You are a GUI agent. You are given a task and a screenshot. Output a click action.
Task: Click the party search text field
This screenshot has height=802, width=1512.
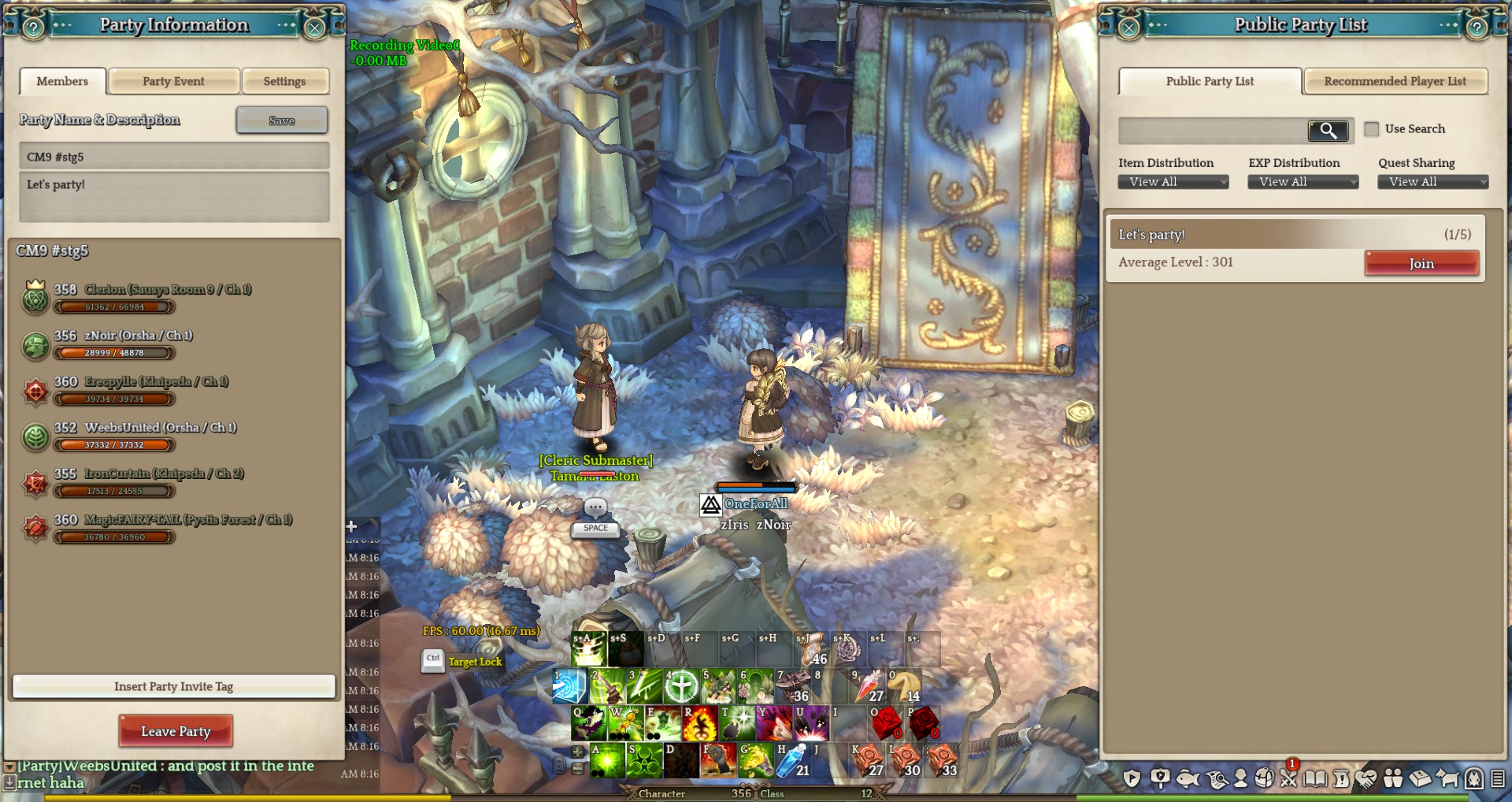click(x=1213, y=130)
